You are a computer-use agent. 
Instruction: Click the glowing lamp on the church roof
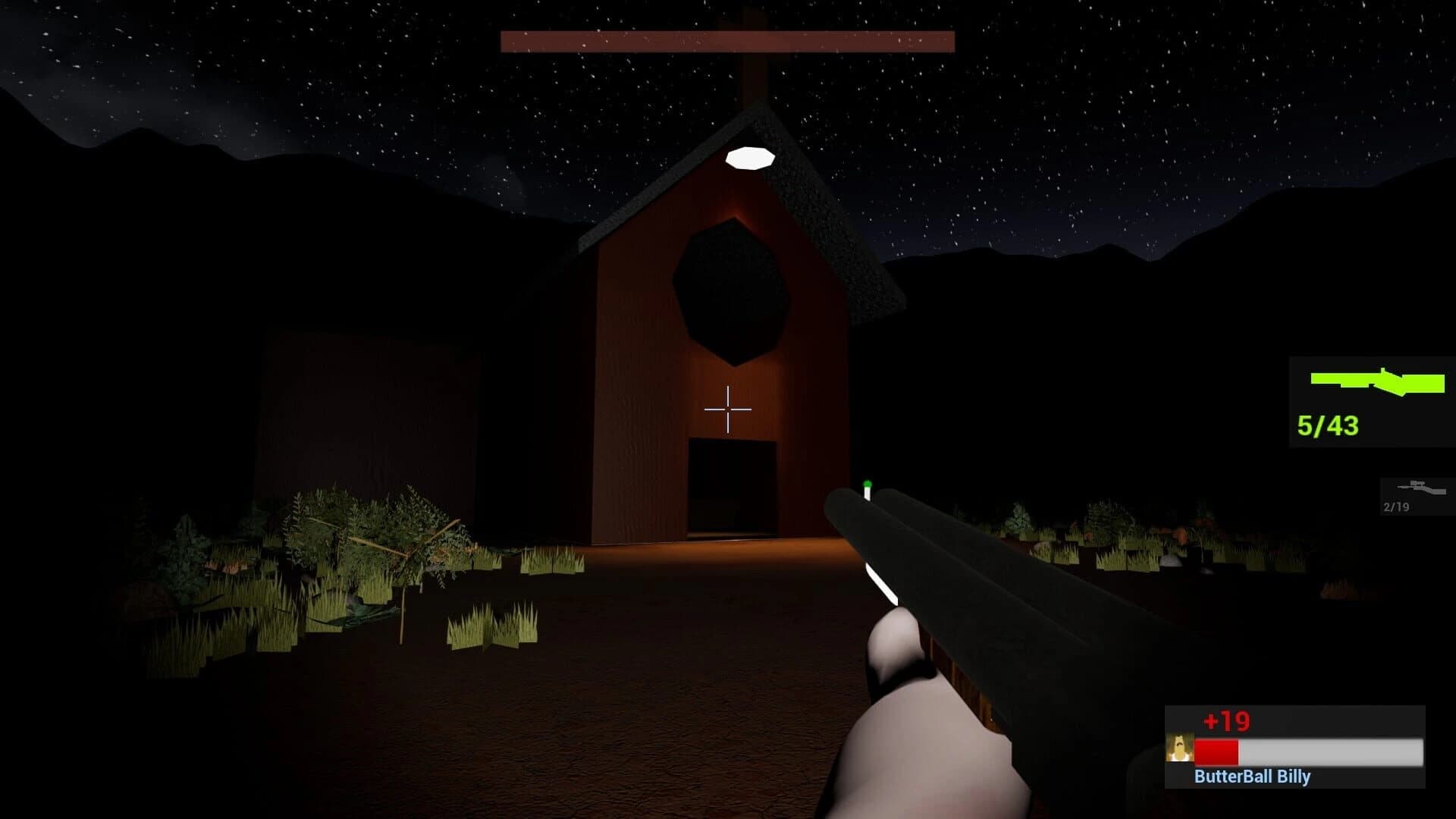tap(749, 158)
